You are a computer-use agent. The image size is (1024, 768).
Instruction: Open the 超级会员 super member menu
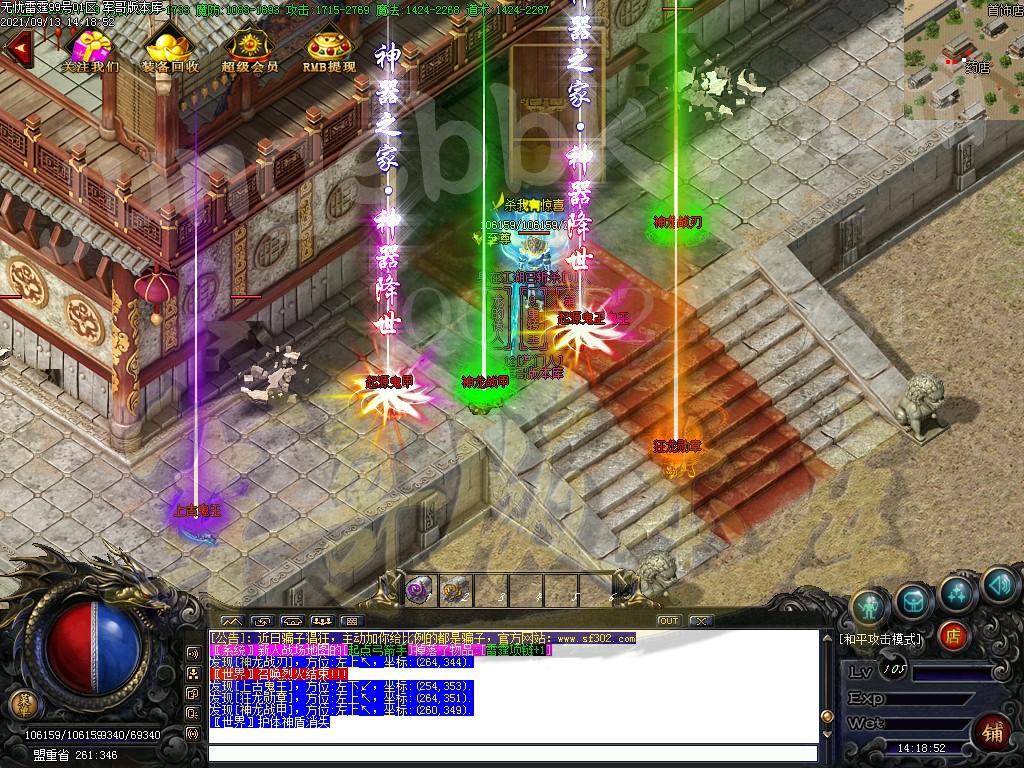(x=249, y=50)
